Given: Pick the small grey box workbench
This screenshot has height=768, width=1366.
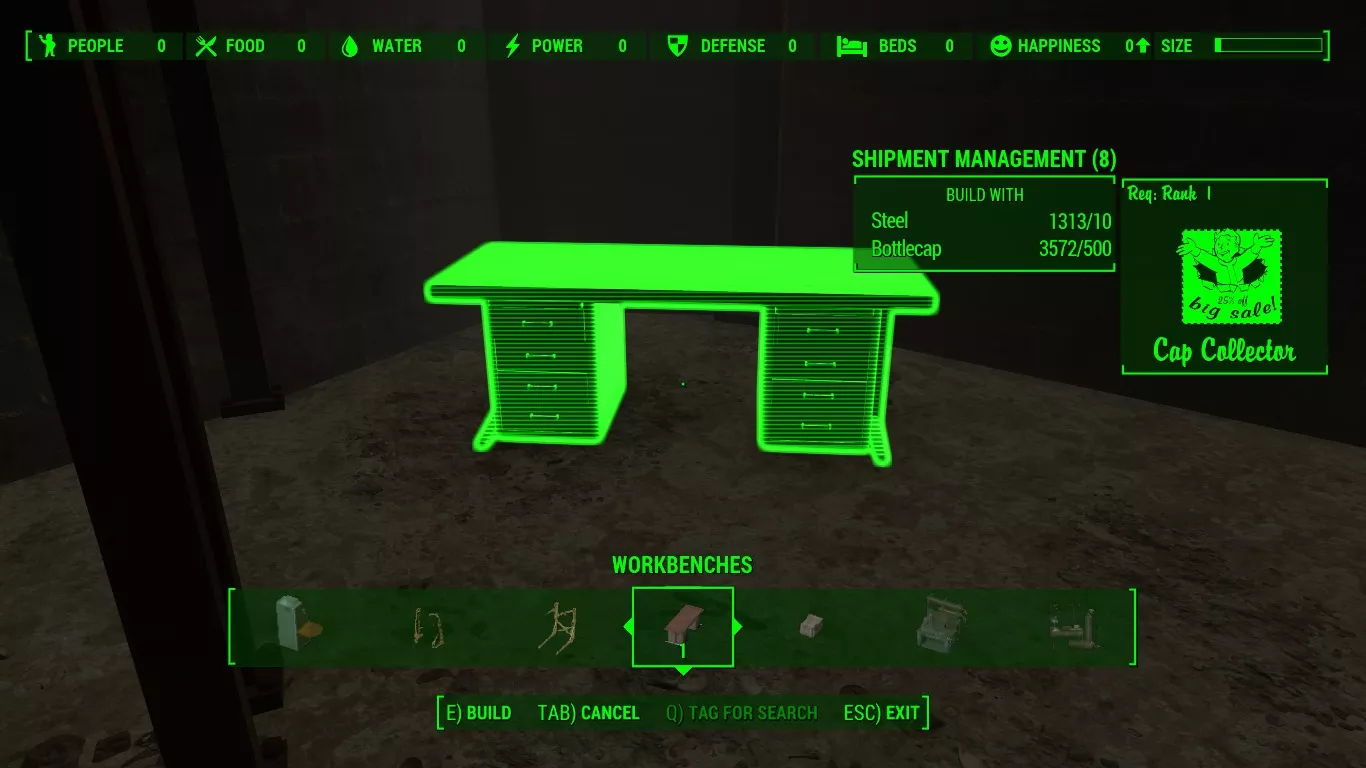Looking at the screenshot, I should tap(810, 627).
